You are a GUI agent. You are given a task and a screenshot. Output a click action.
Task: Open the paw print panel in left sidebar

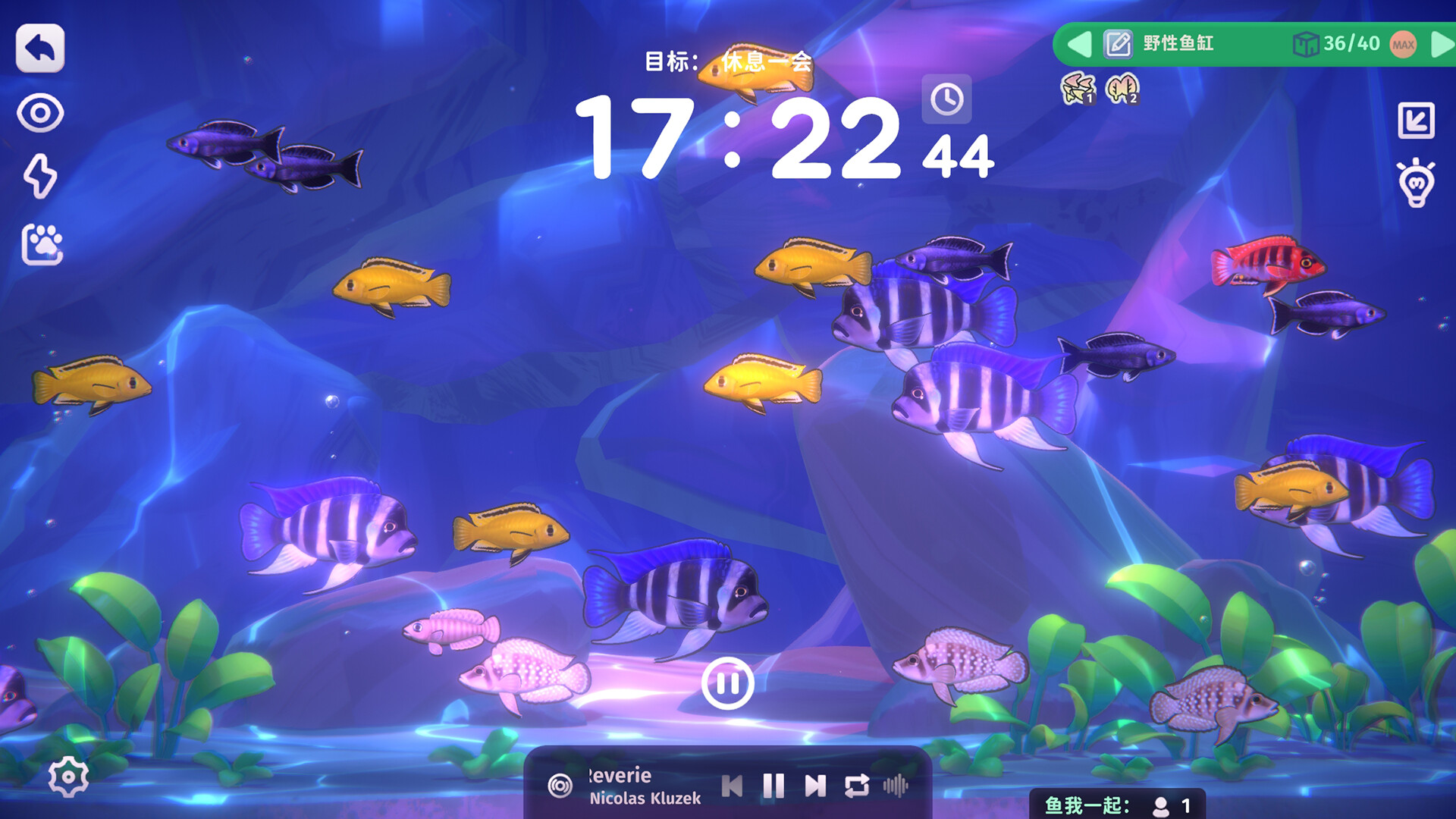[x=40, y=241]
